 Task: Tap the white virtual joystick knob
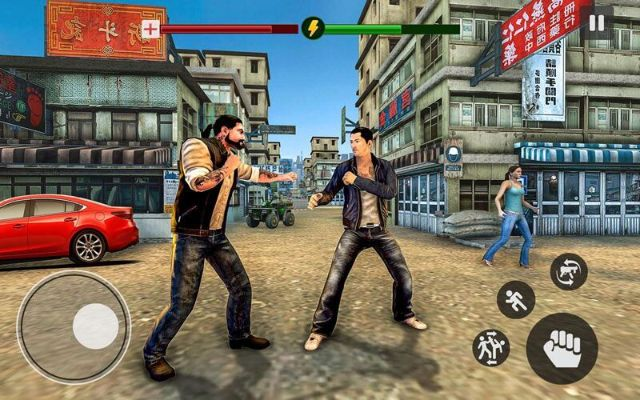tap(96, 326)
